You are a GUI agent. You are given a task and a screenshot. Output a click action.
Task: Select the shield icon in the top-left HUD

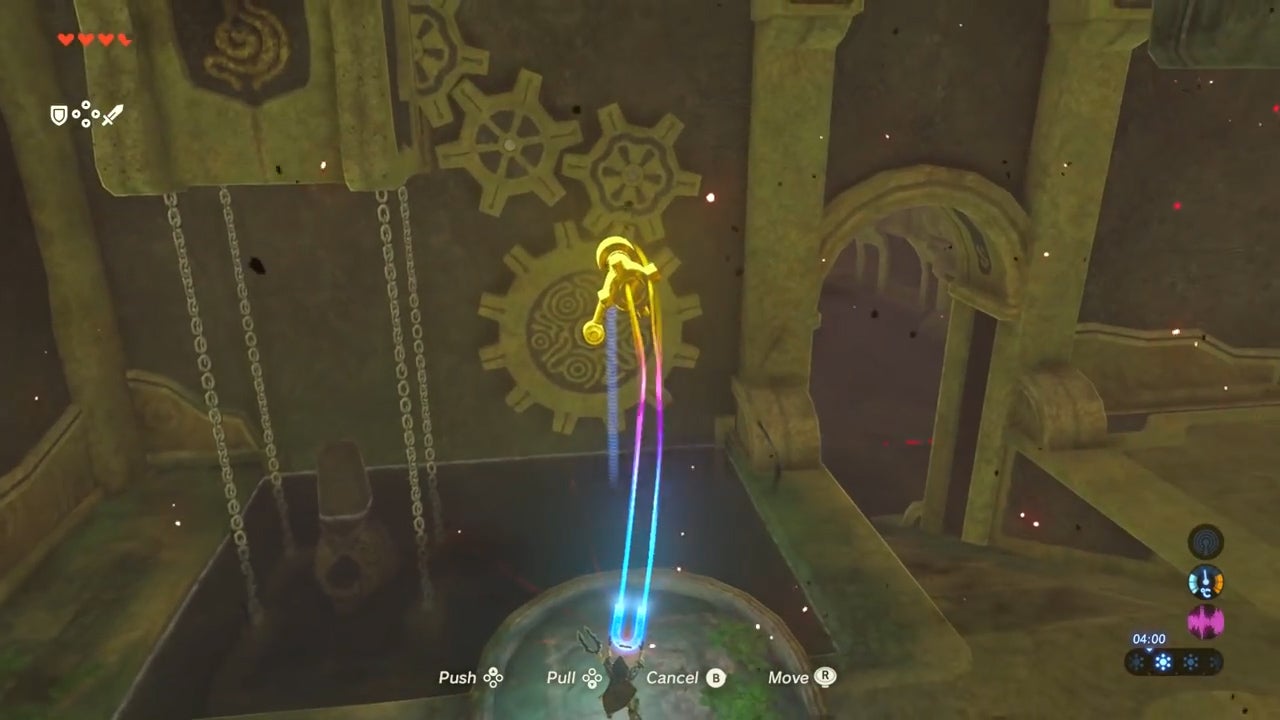click(59, 115)
